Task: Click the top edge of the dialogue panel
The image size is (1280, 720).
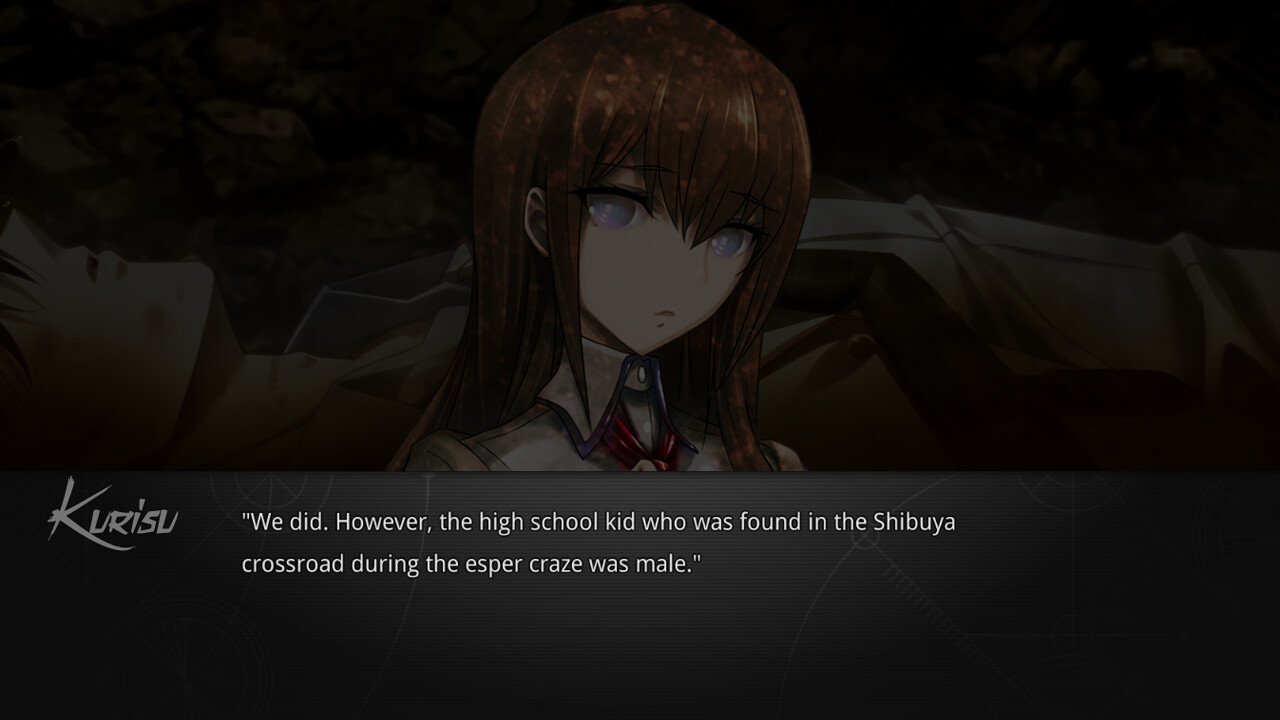Action: pos(640,472)
